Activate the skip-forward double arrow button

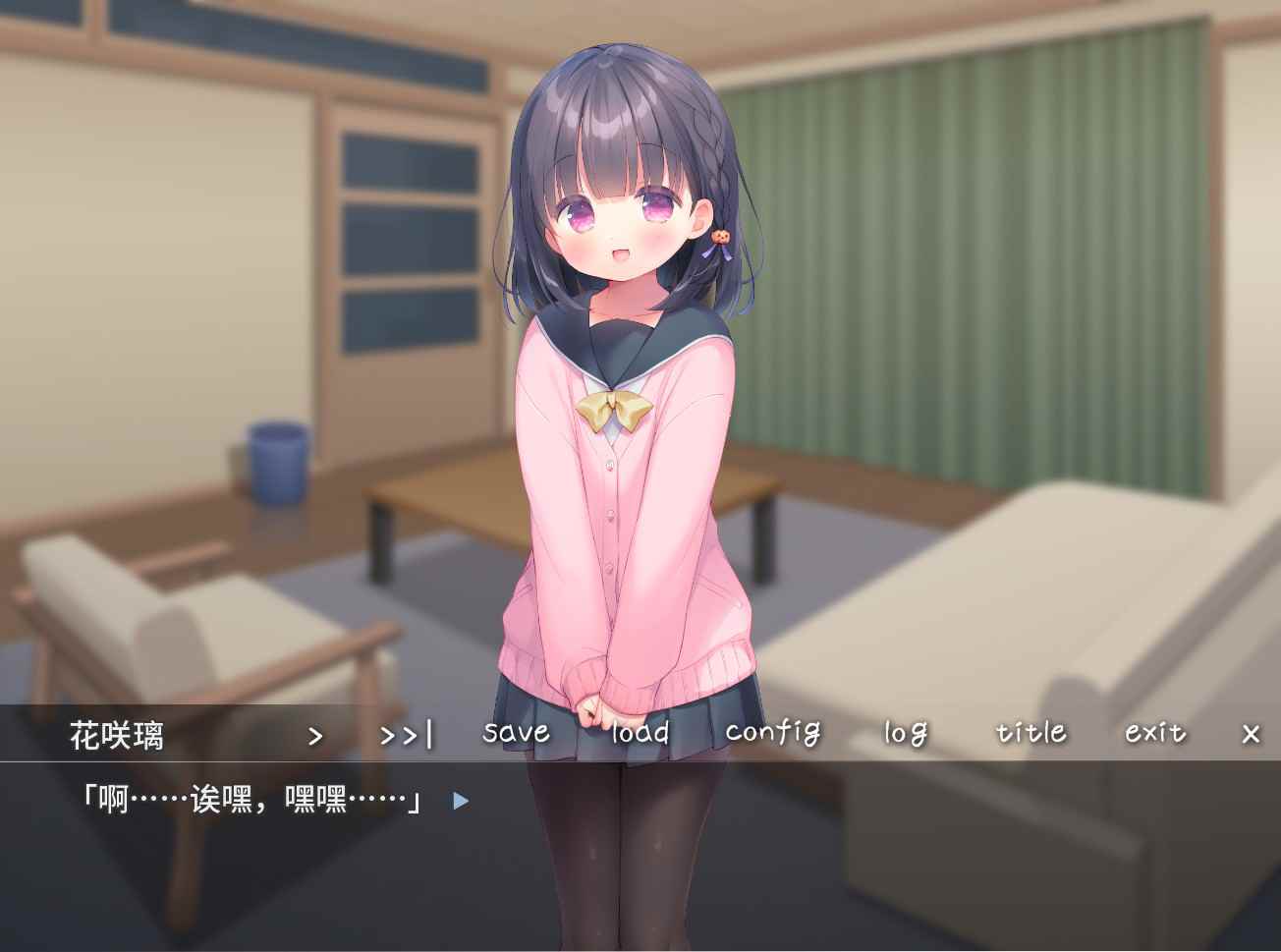tap(406, 735)
